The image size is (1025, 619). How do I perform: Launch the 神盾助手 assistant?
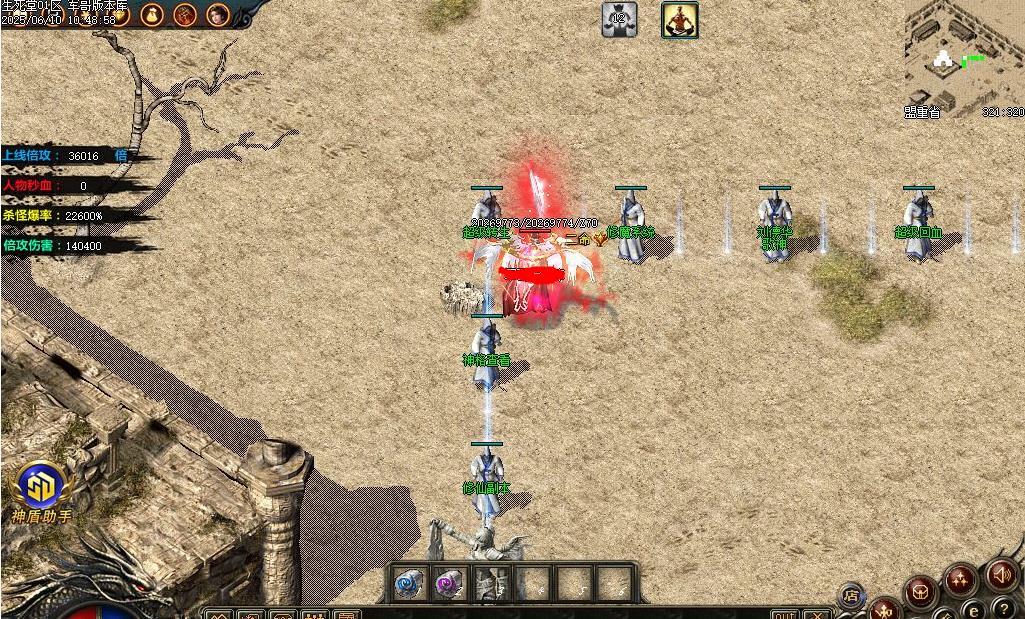click(42, 487)
